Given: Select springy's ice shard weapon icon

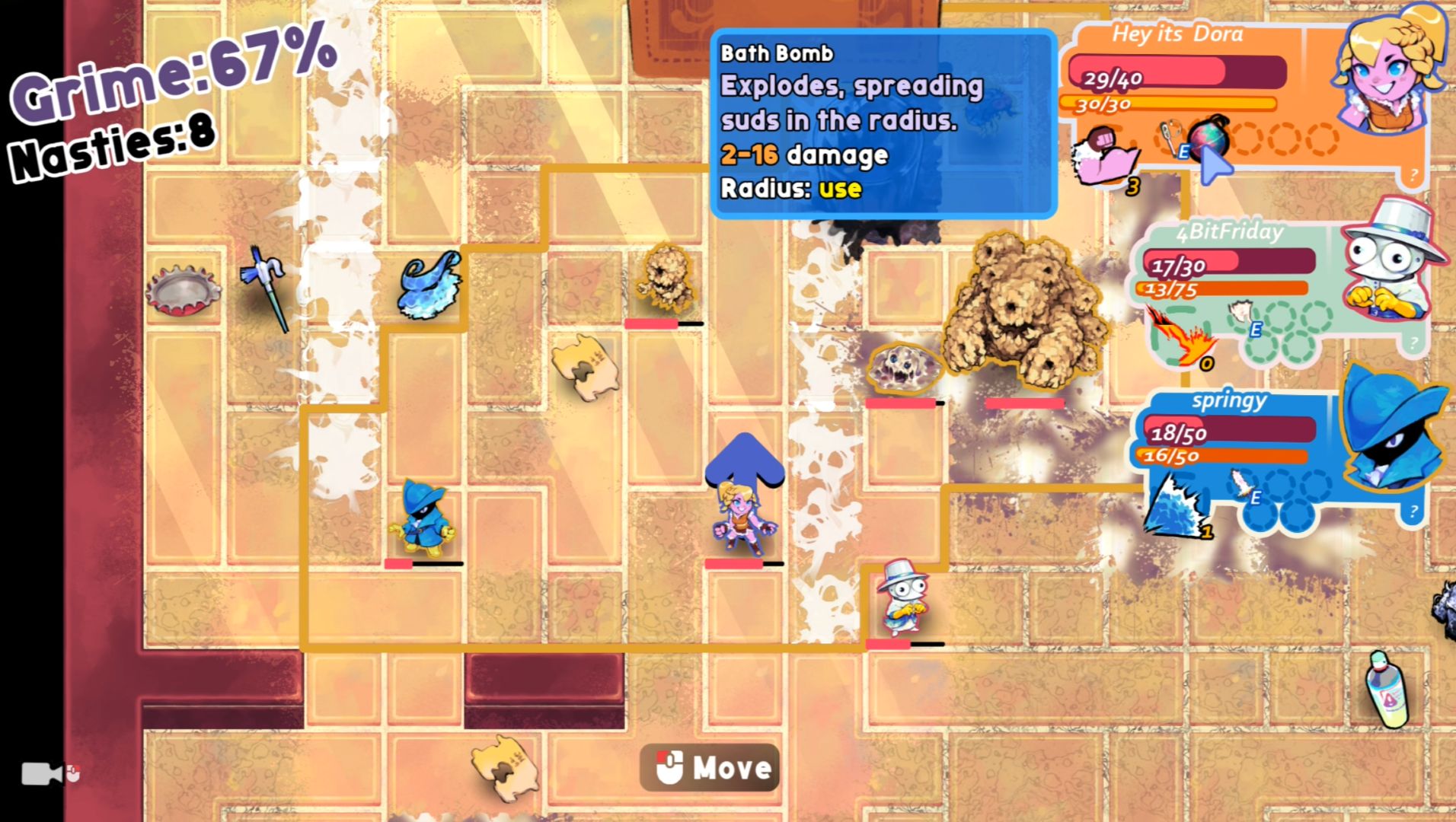Looking at the screenshot, I should tap(1177, 505).
